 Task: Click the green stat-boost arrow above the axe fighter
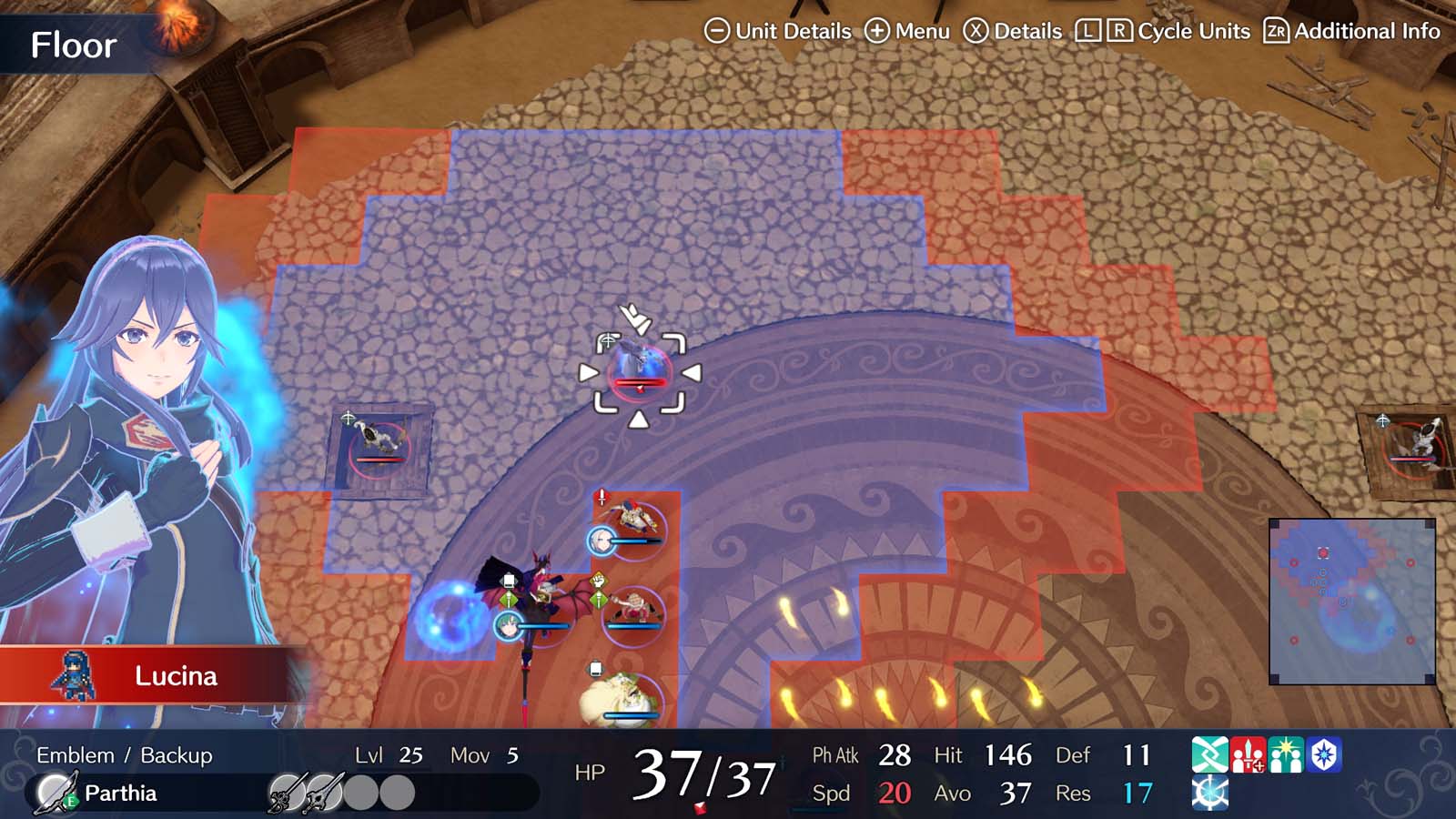tap(598, 599)
